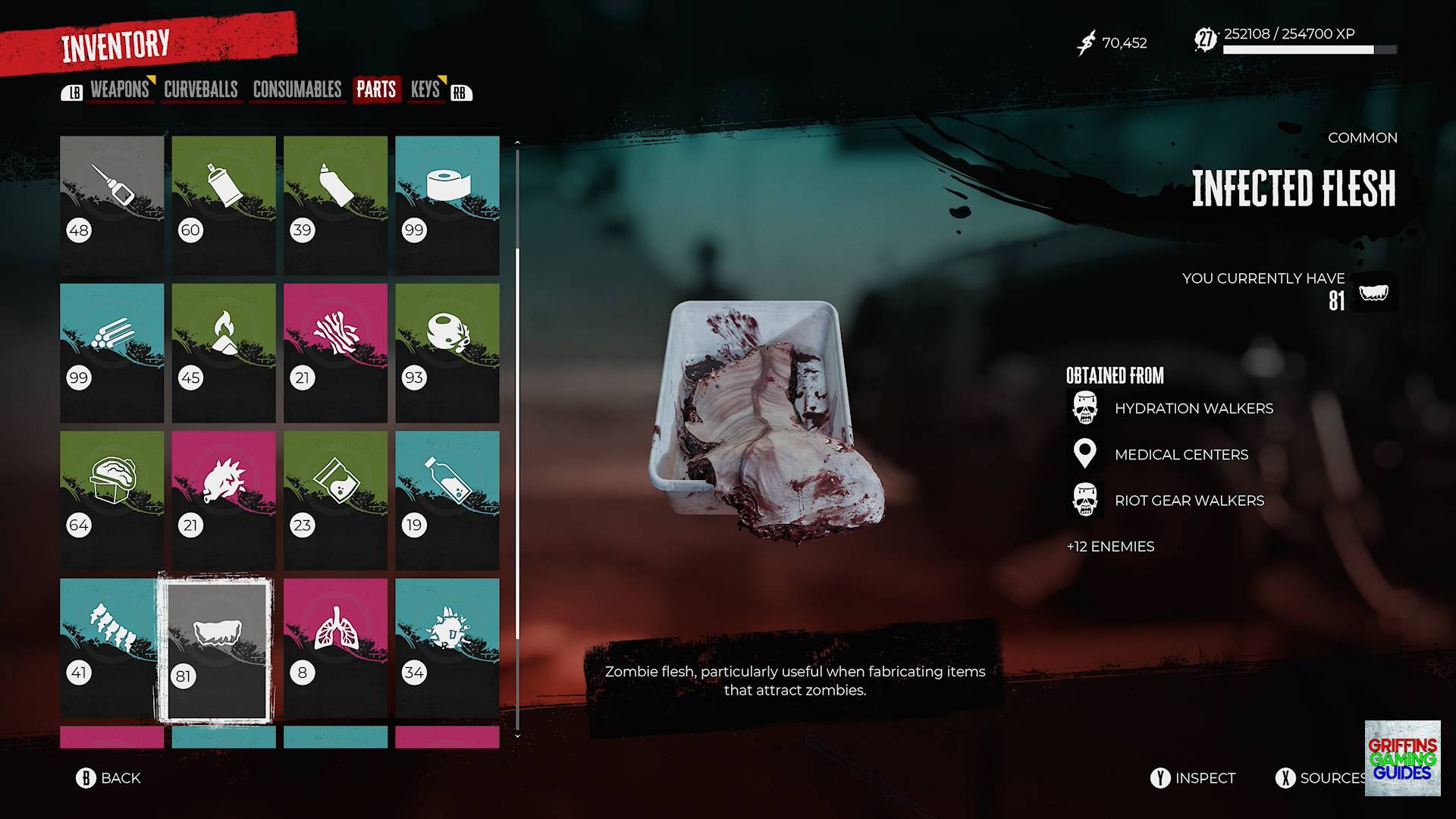Select the glue tube part with 48
The width and height of the screenshot is (1456, 819).
112,205
